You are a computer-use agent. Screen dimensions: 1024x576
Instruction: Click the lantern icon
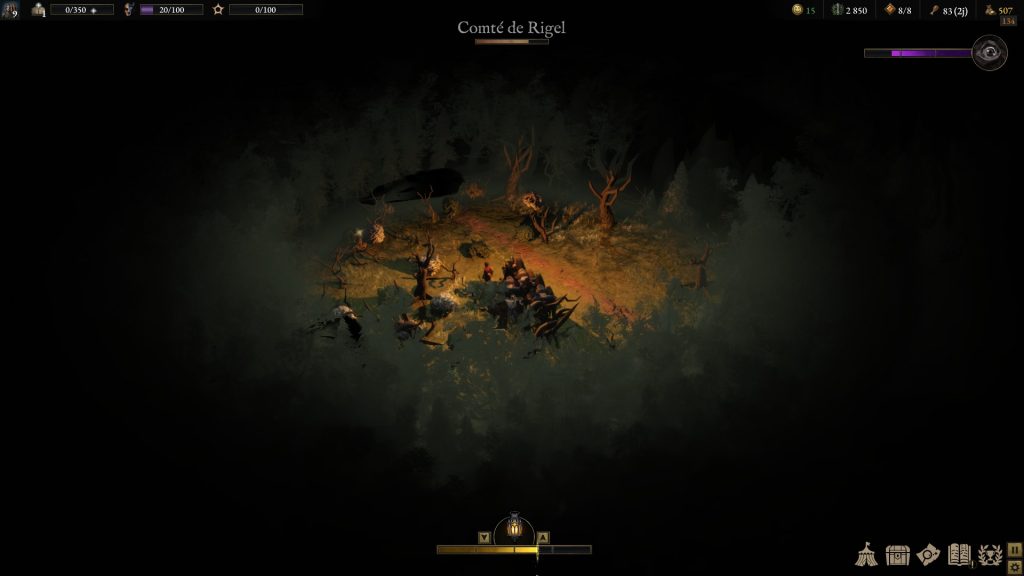click(514, 526)
